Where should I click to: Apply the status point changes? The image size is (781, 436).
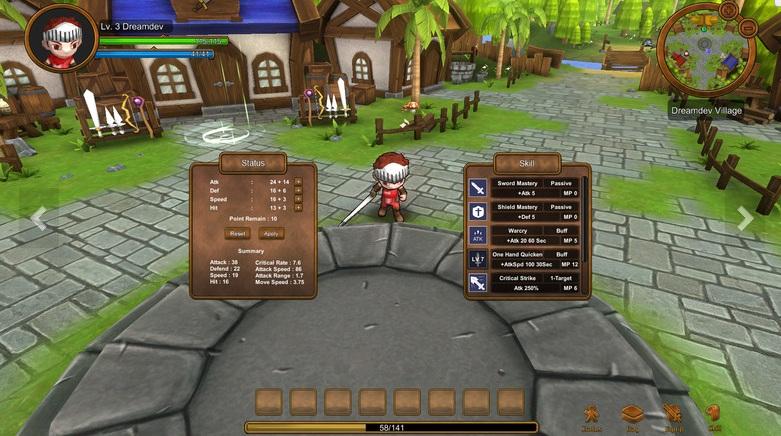pyautogui.click(x=270, y=233)
